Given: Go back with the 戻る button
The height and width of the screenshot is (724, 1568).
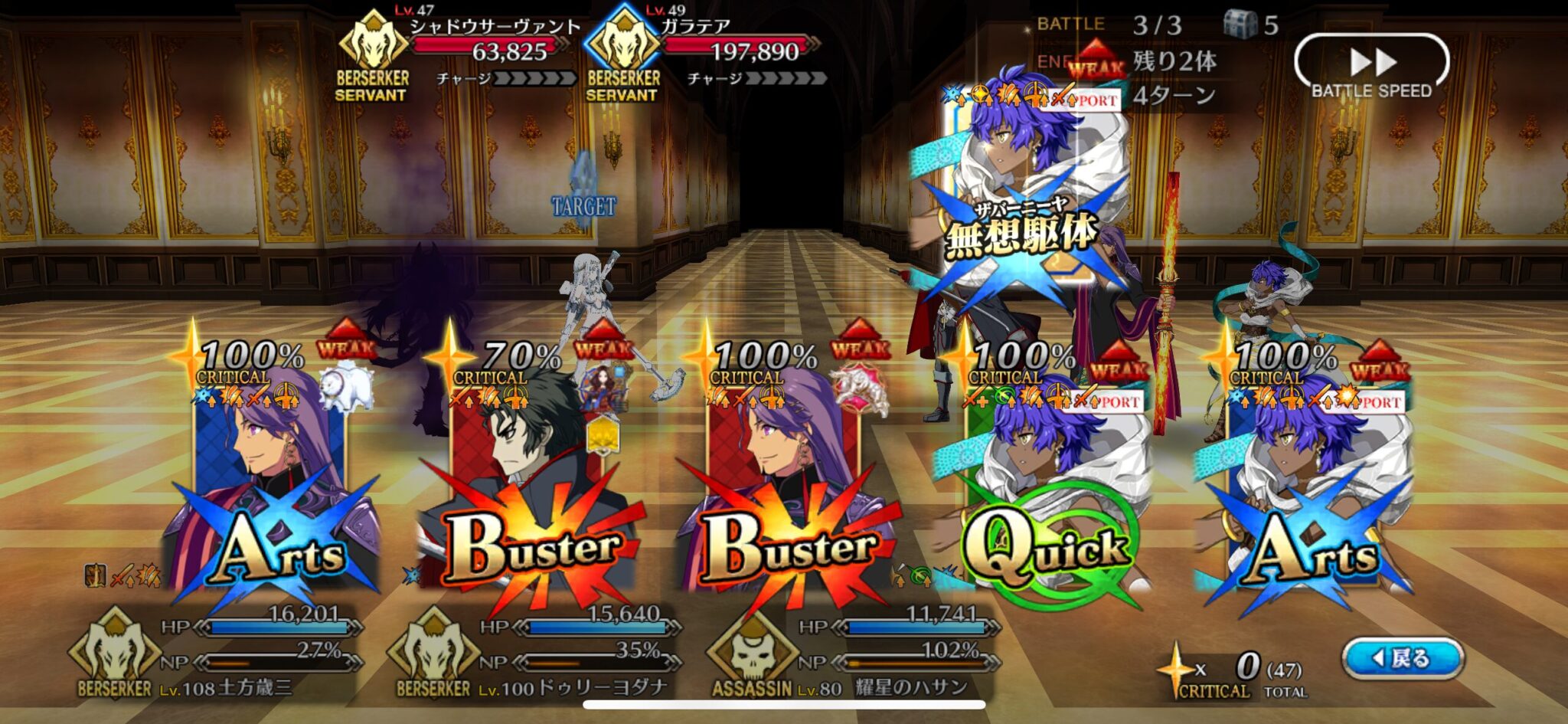Looking at the screenshot, I should coord(1403,658).
